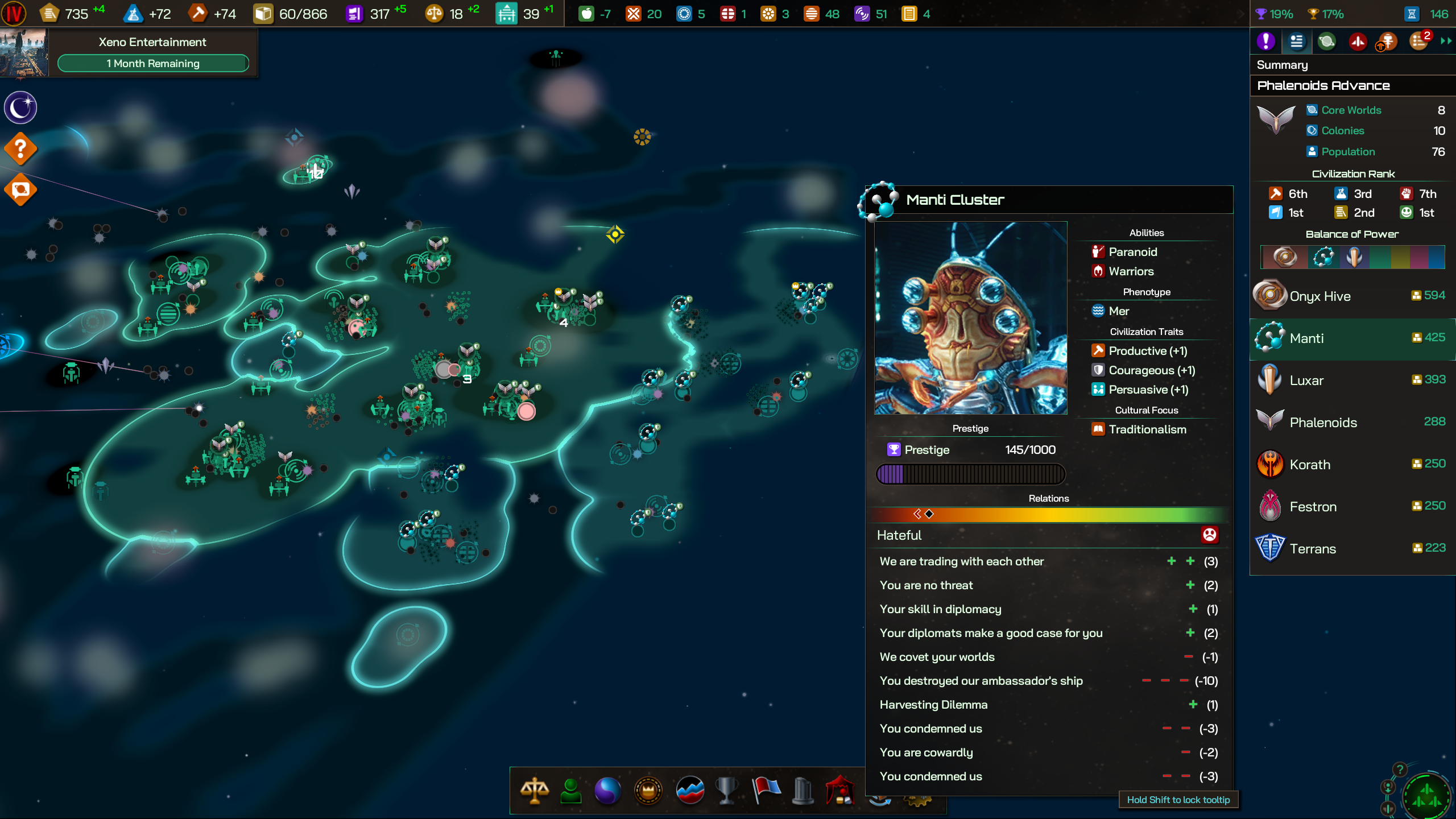Open the tan list tab with badge 2
This screenshot has width=1456, height=819.
coord(1418,41)
